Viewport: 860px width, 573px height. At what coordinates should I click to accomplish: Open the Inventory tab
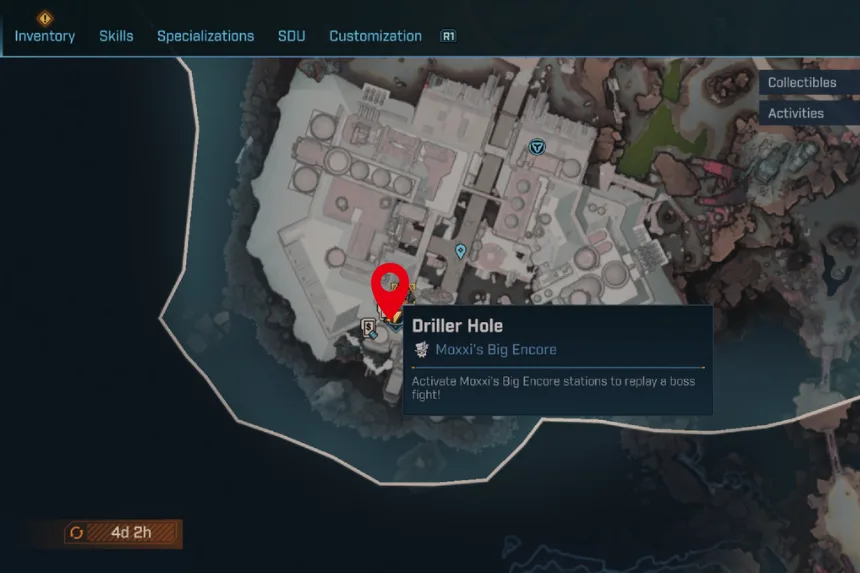pos(45,36)
